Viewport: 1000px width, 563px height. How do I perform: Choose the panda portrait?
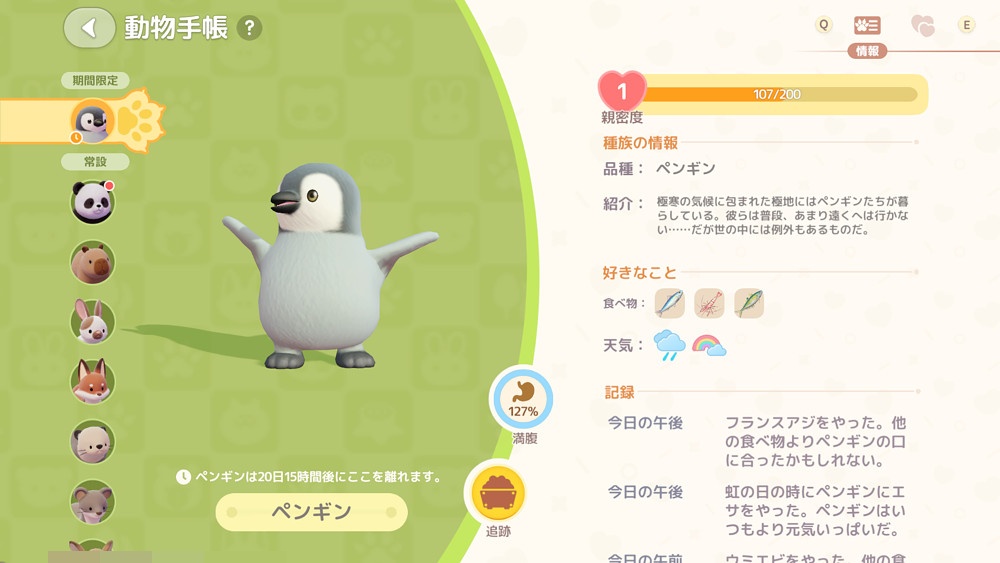93,202
